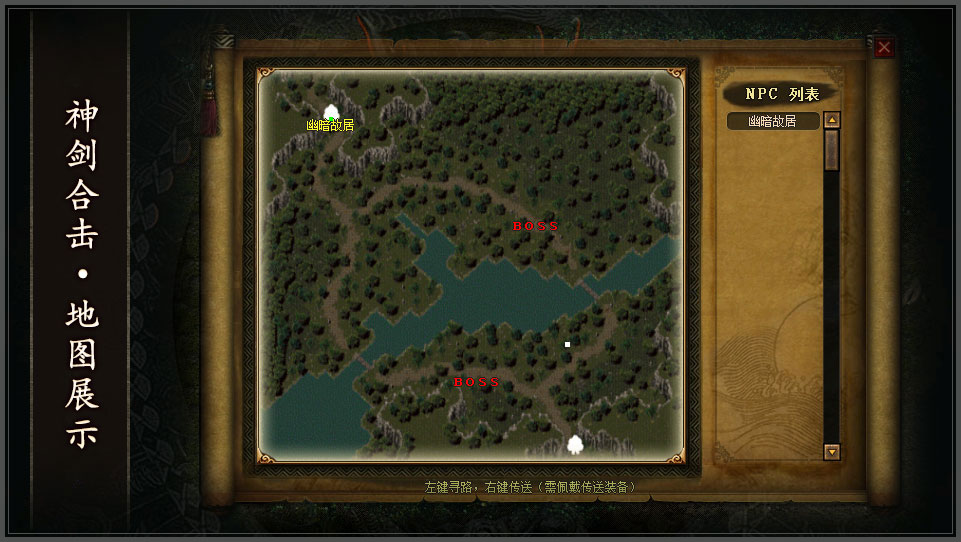Click the white portal marker at map bottom
This screenshot has width=961, height=542.
click(x=575, y=444)
